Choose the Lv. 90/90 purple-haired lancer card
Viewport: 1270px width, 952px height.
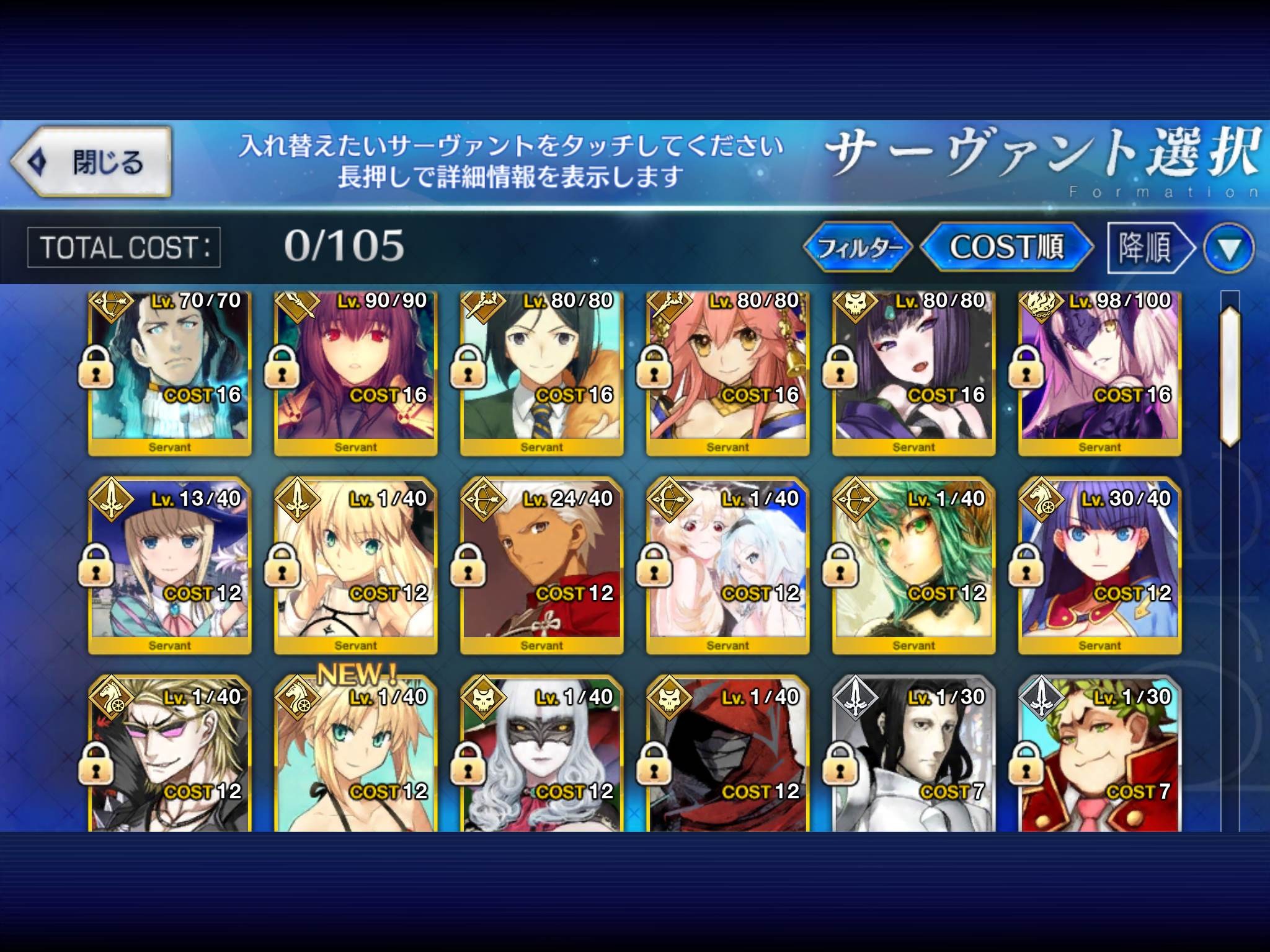(x=355, y=372)
